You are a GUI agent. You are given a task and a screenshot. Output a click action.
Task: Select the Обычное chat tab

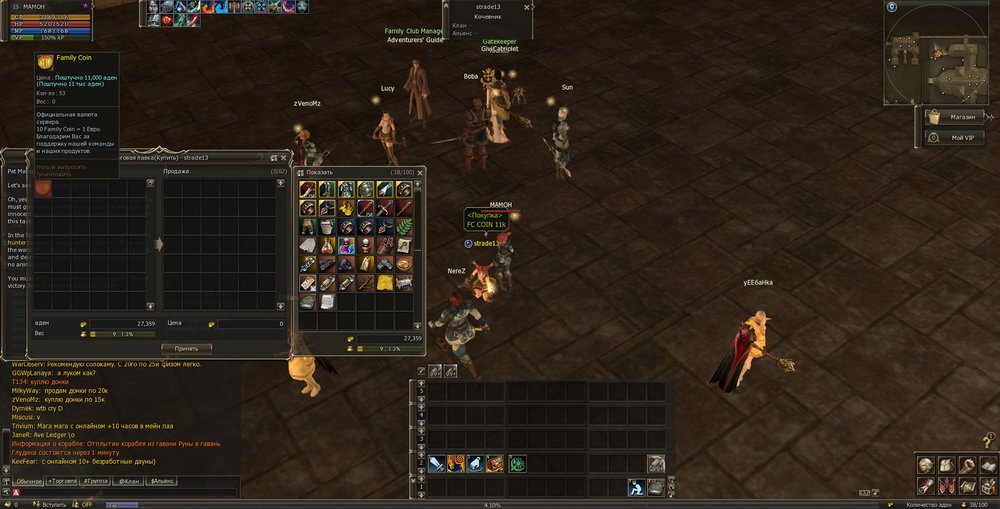pyautogui.click(x=28, y=481)
